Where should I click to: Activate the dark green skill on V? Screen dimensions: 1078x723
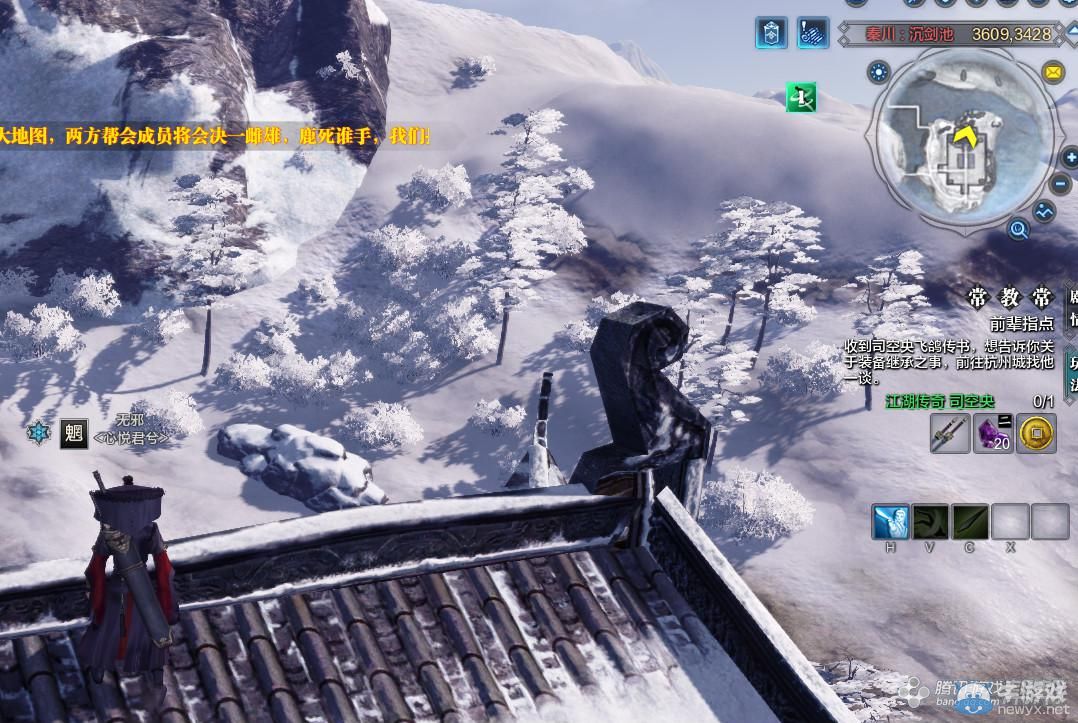click(x=930, y=522)
